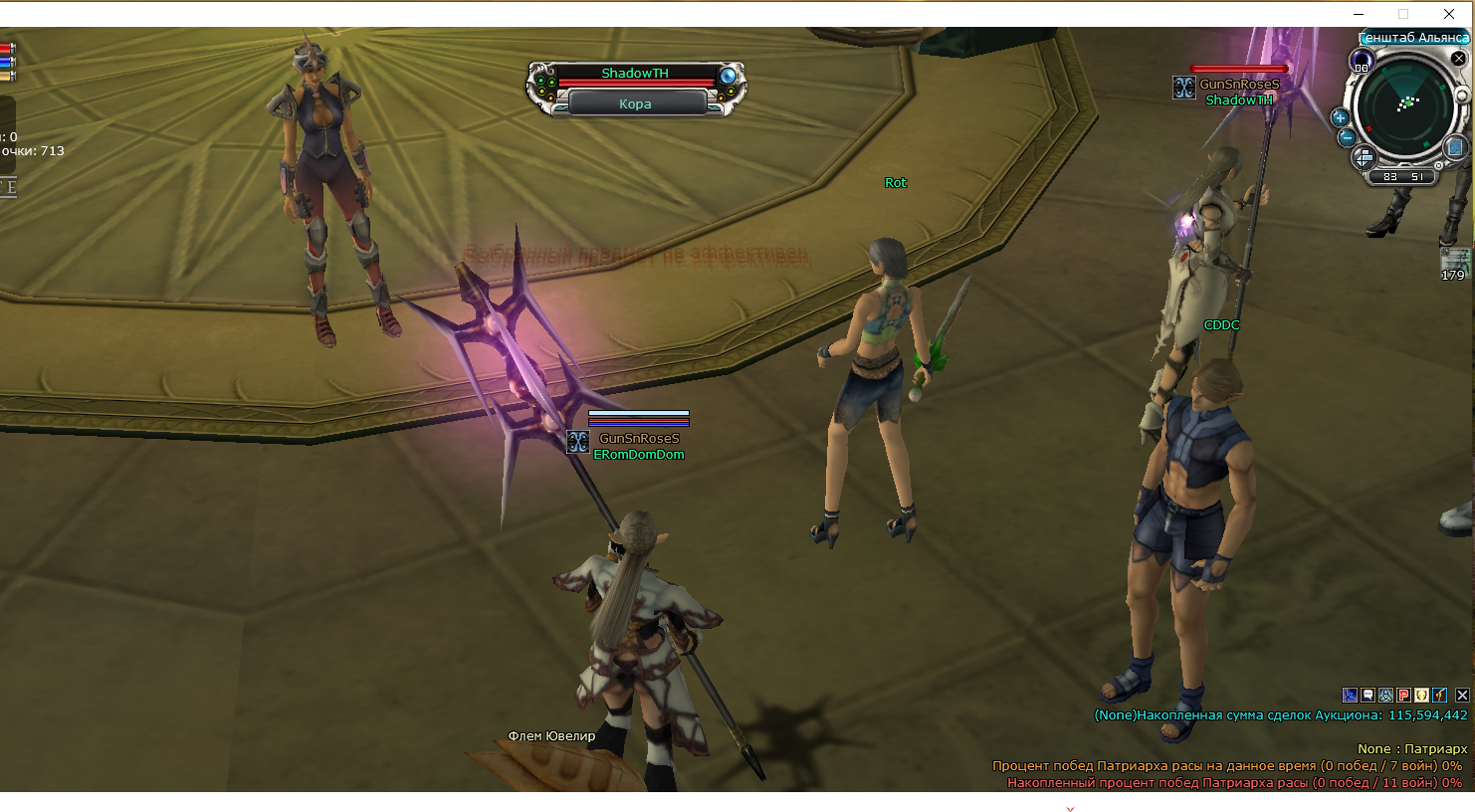Screen dimensions: 1475x812
Task: Select the golden crest chat filter icon
Action: click(1421, 696)
